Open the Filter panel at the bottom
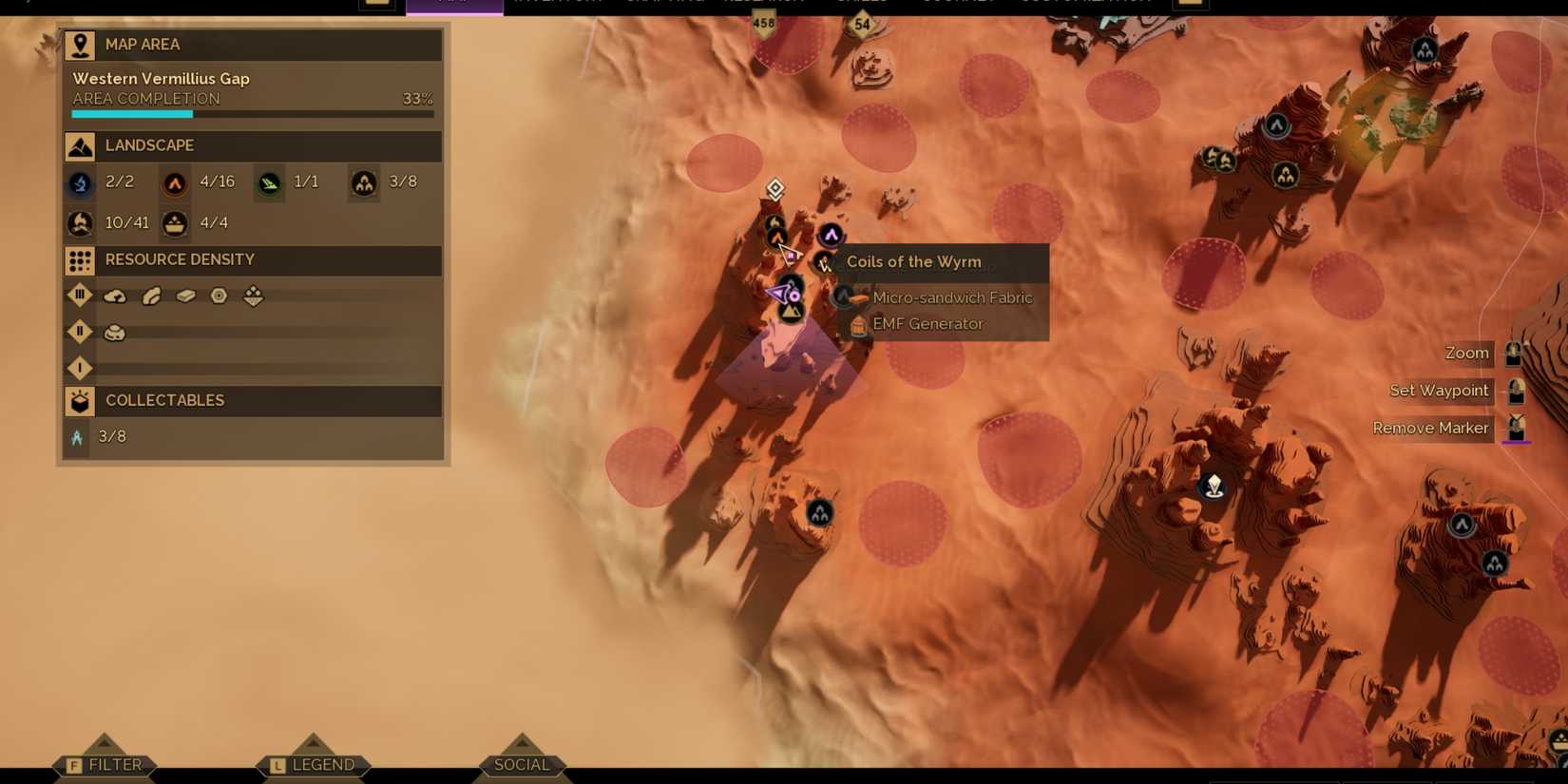The image size is (1568, 784). click(105, 763)
